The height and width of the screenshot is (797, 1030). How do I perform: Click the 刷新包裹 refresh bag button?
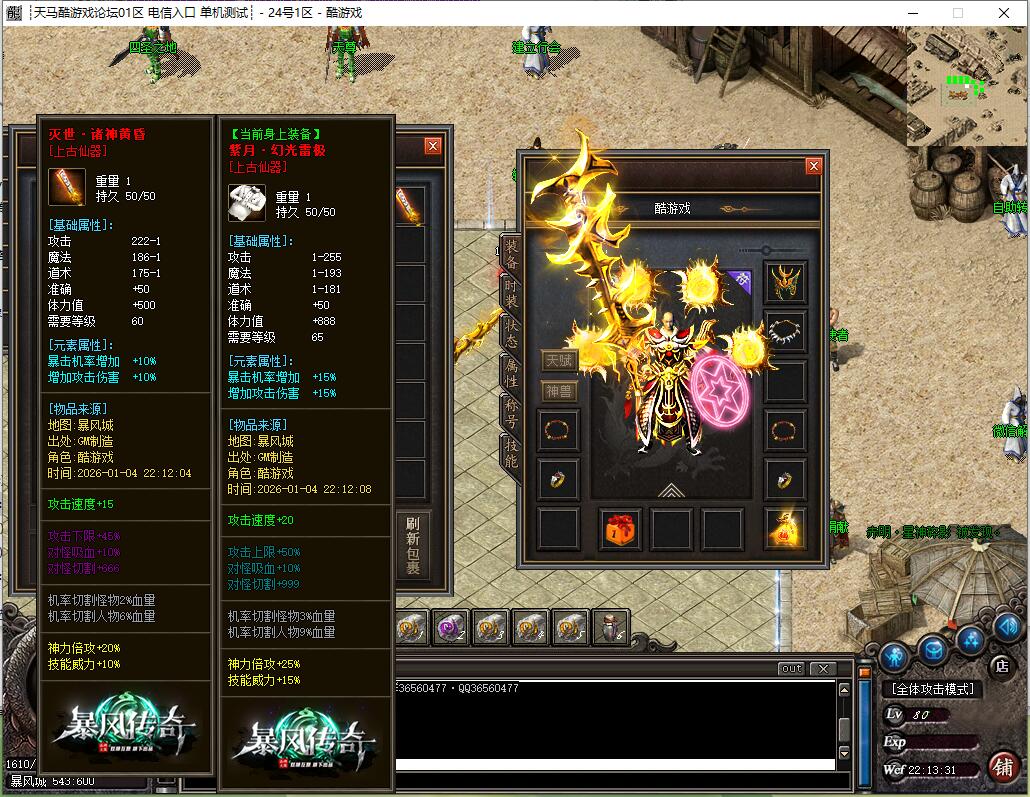pos(412,546)
